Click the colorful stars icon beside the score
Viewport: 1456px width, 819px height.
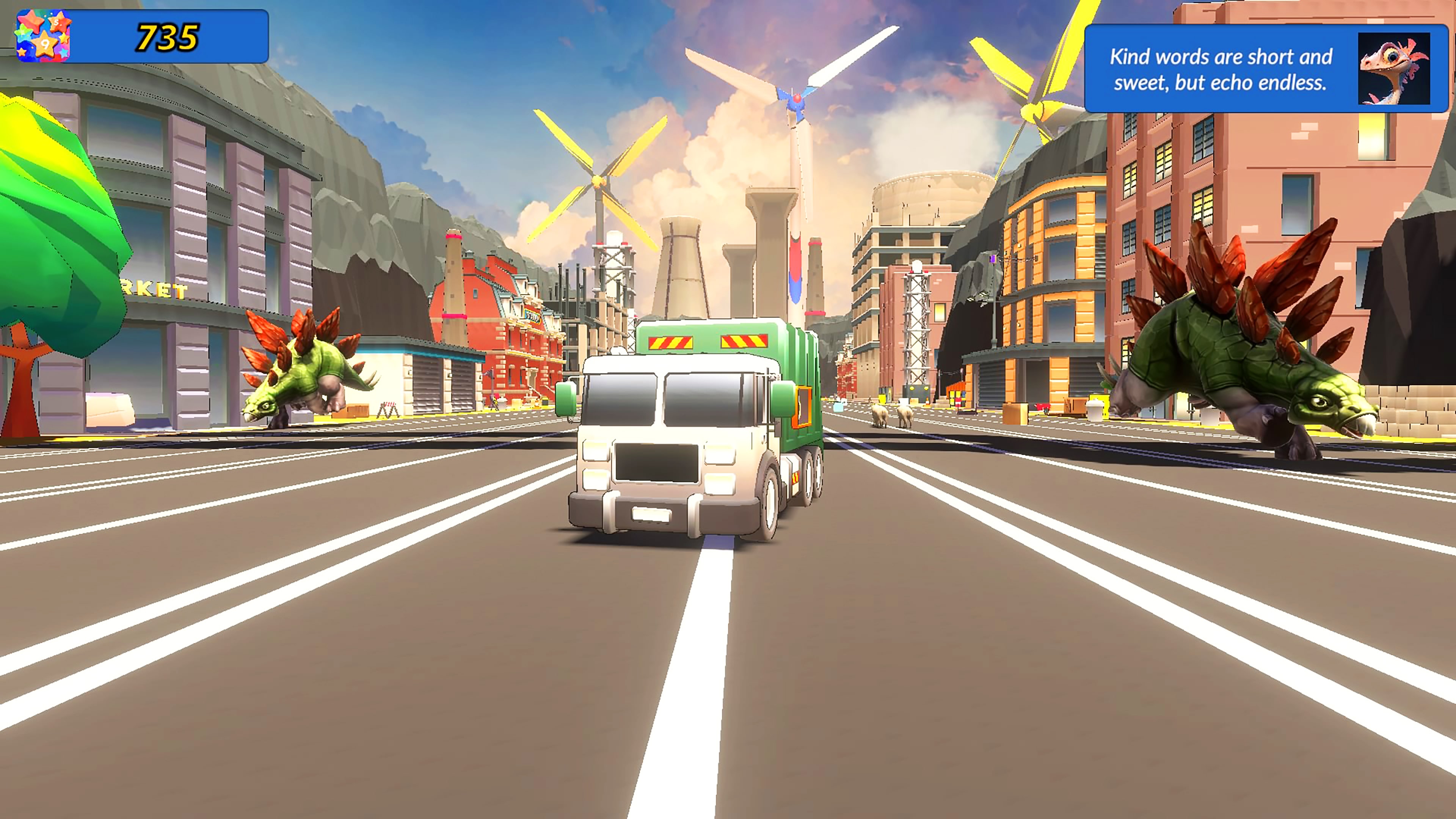44,36
